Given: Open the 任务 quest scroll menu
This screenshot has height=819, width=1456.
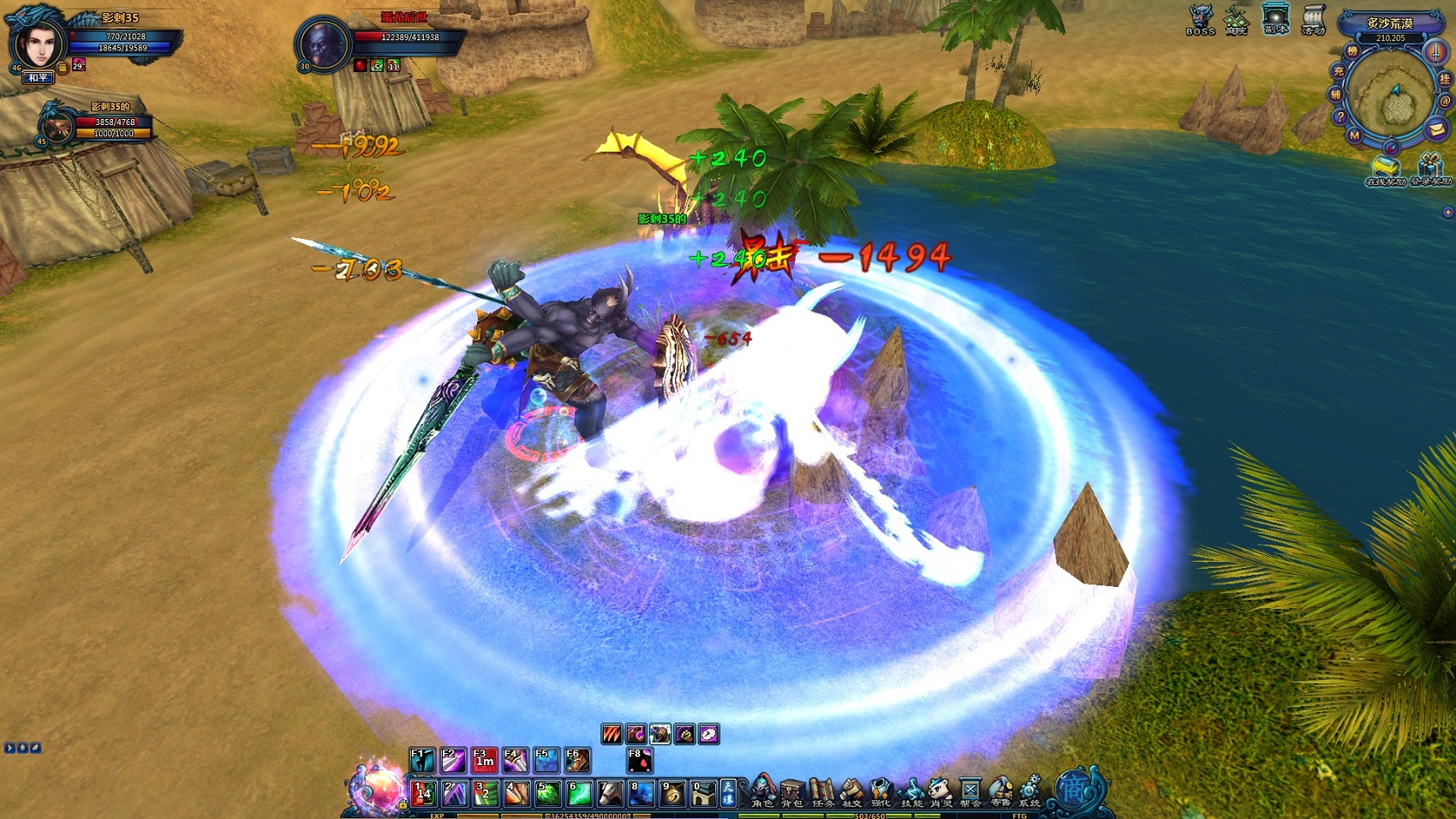Looking at the screenshot, I should [x=822, y=791].
